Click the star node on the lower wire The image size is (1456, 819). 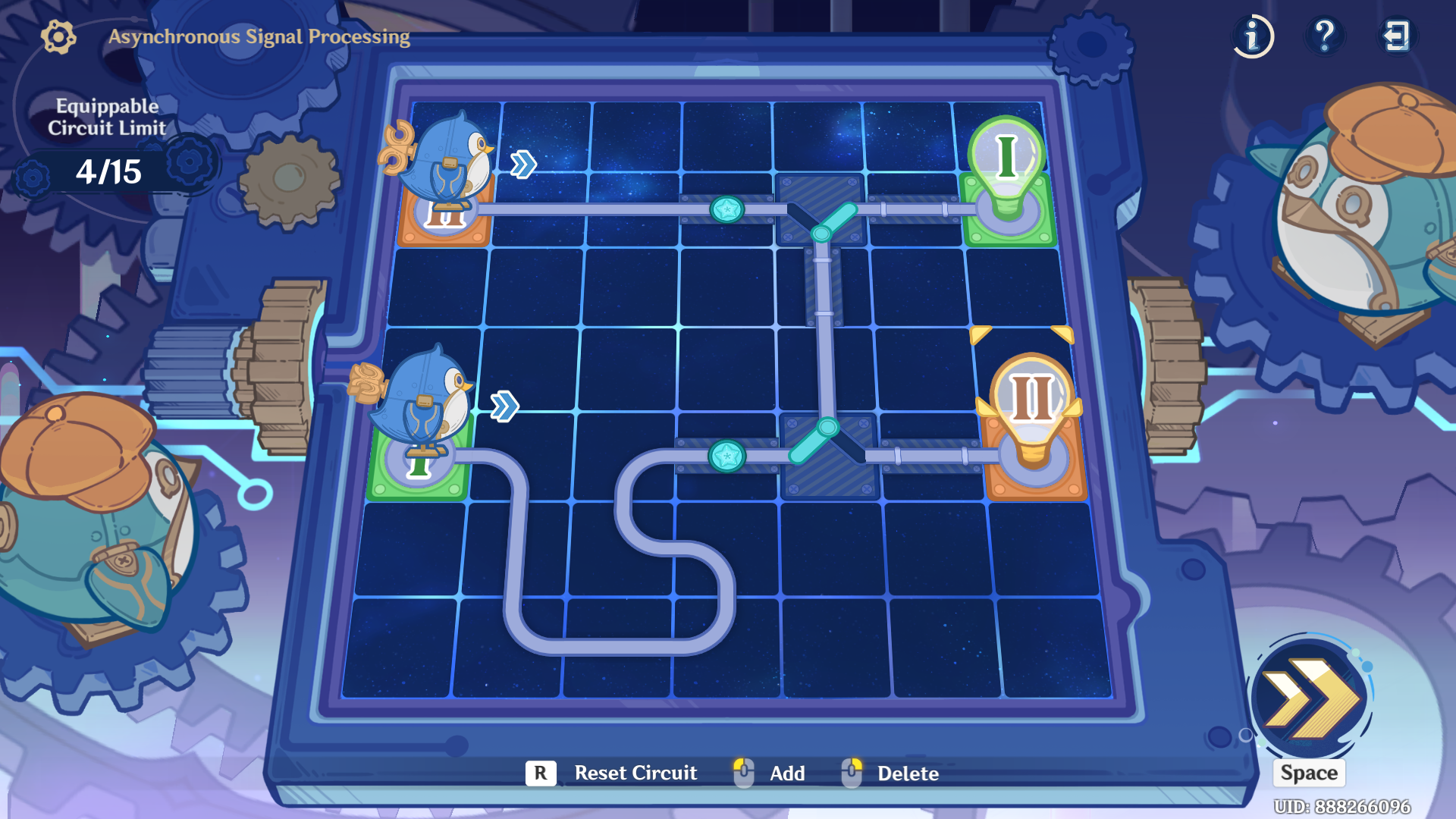pyautogui.click(x=728, y=455)
